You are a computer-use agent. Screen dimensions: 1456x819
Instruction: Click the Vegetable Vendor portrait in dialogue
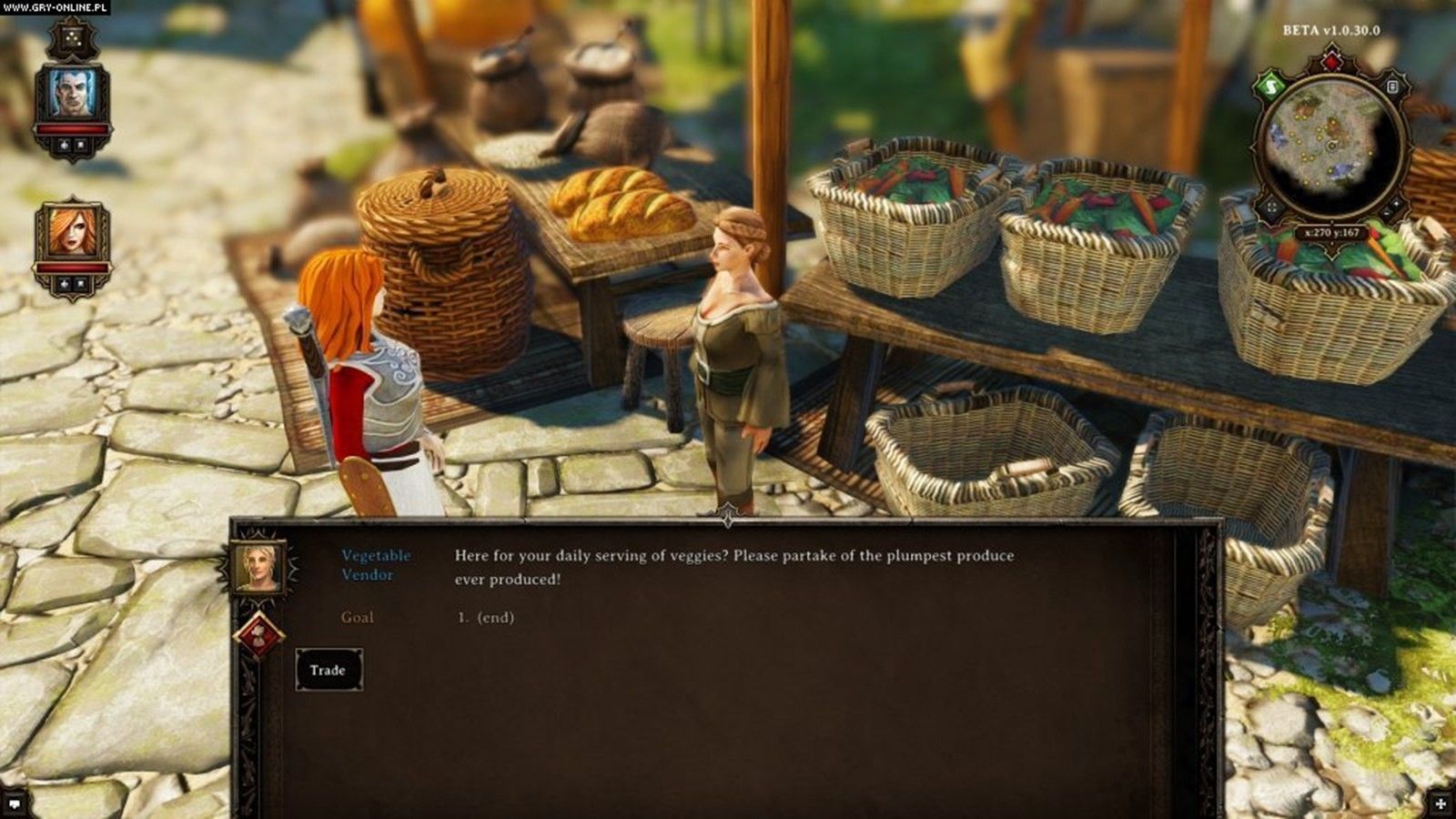258,567
